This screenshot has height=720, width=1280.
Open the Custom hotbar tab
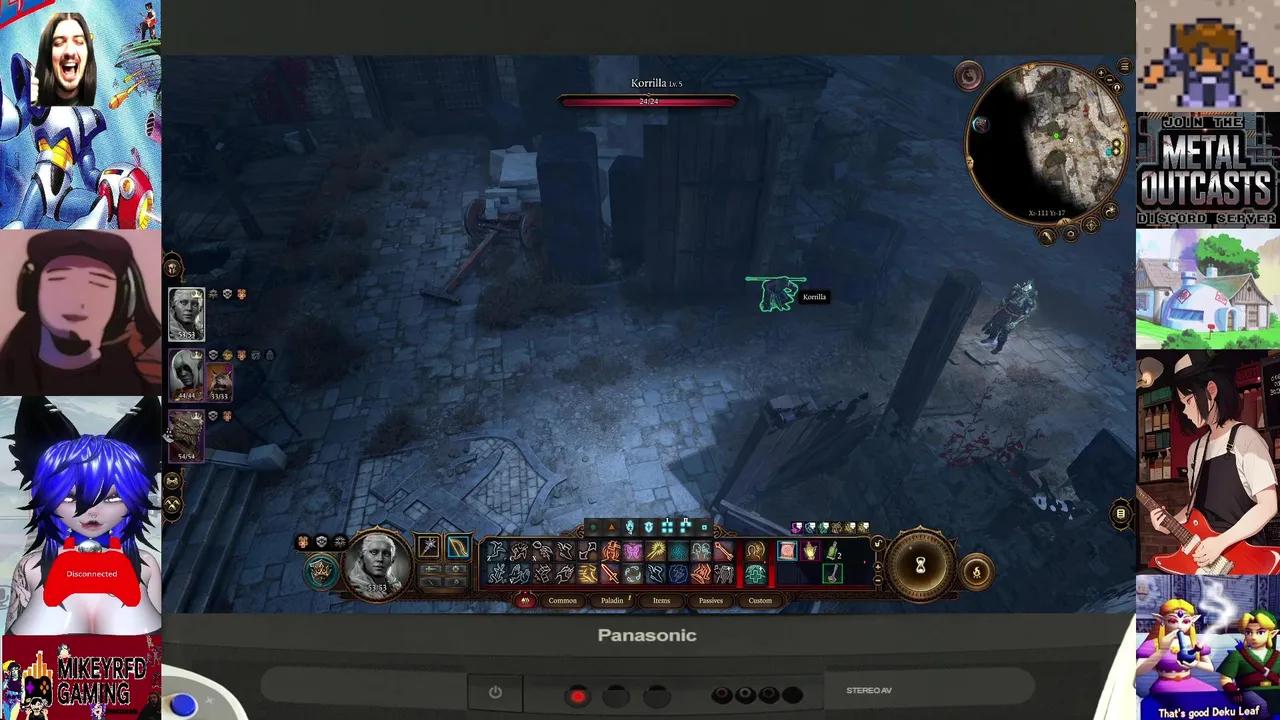(x=760, y=600)
